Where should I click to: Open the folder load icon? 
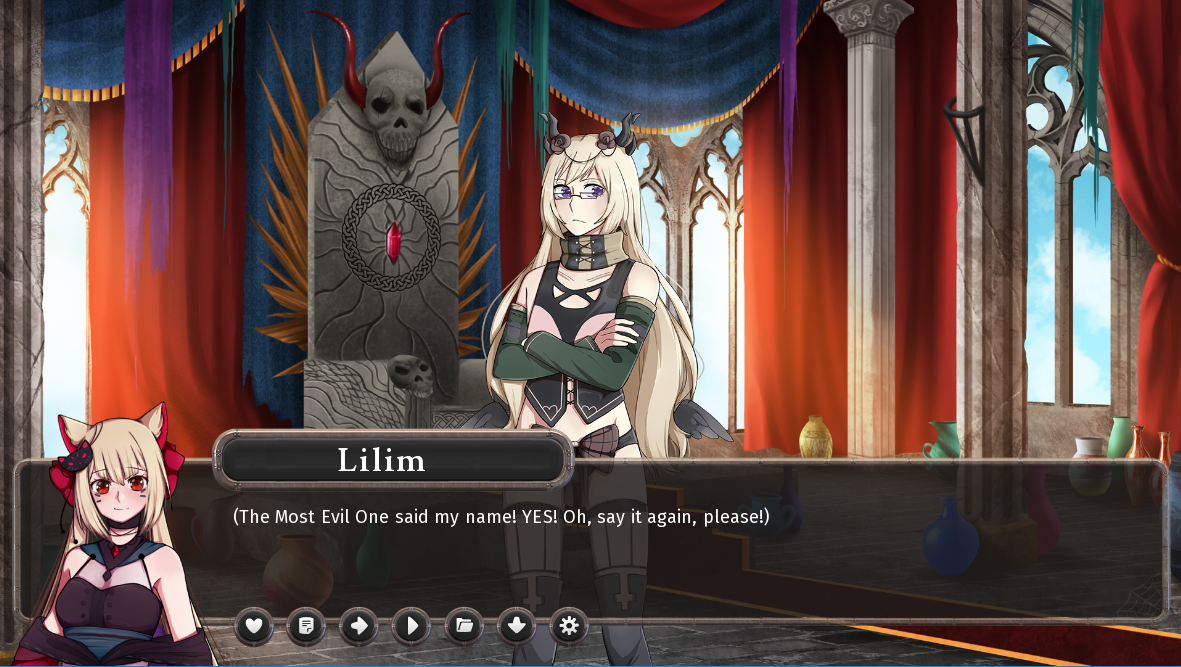click(x=464, y=626)
